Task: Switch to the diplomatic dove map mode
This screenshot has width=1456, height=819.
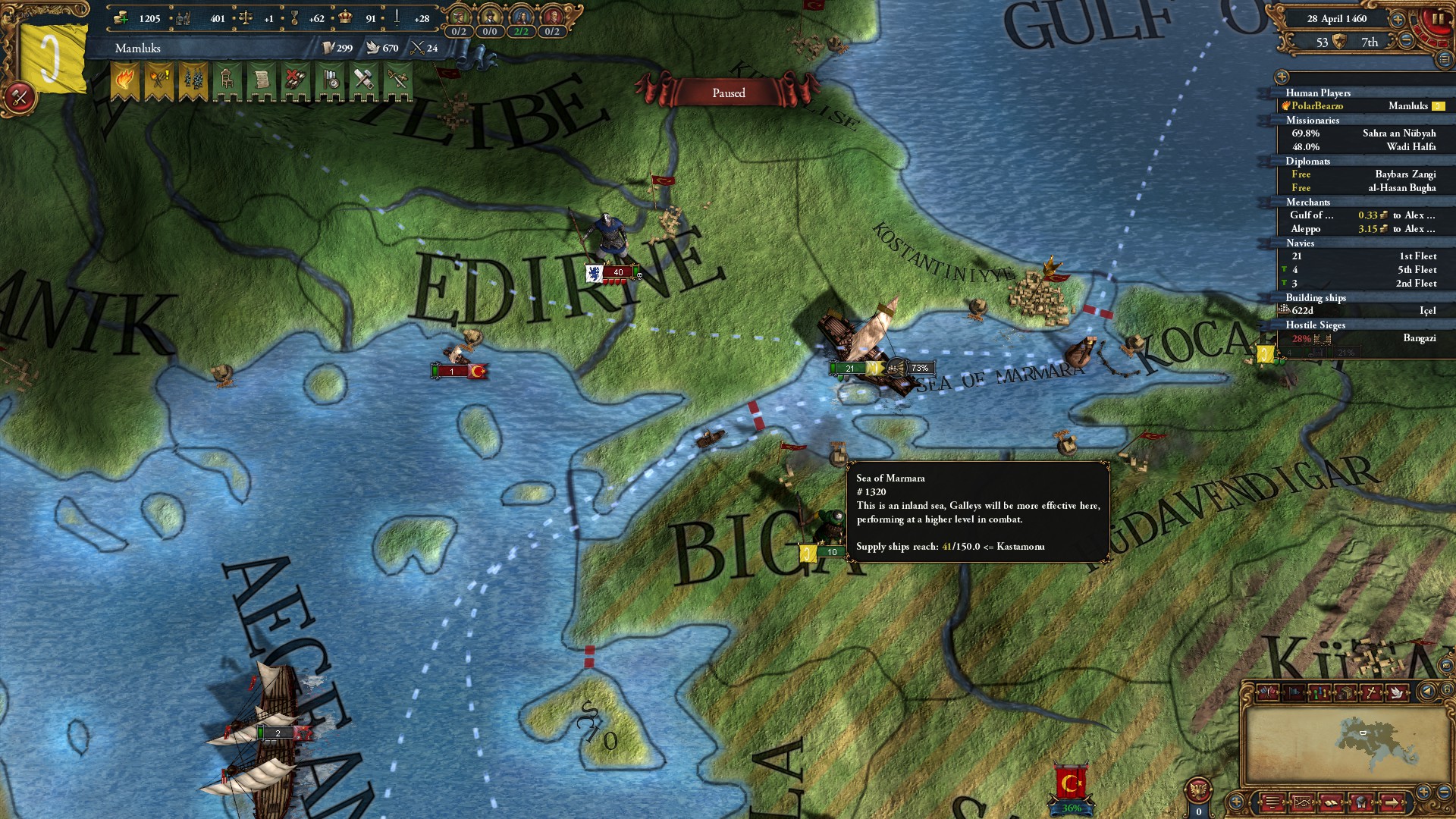Action: click(x=1395, y=692)
